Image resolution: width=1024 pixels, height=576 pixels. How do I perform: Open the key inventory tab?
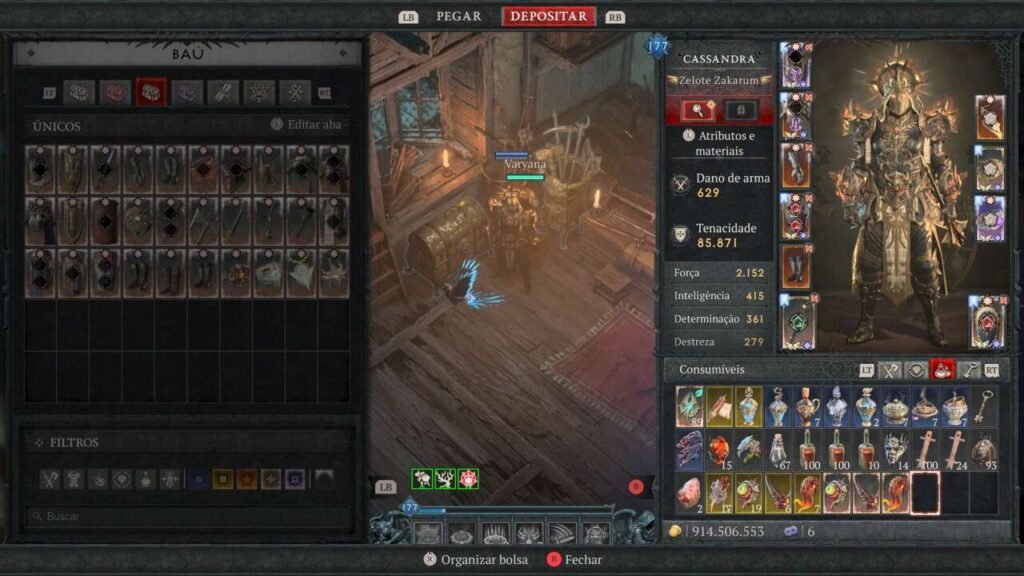969,370
